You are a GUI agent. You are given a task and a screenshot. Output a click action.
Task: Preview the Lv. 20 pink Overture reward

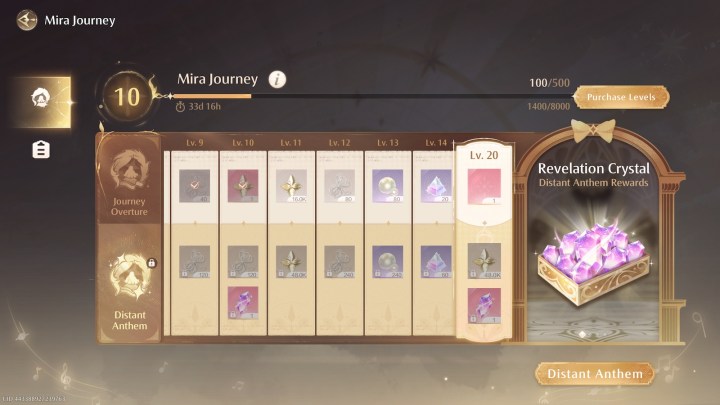click(484, 187)
